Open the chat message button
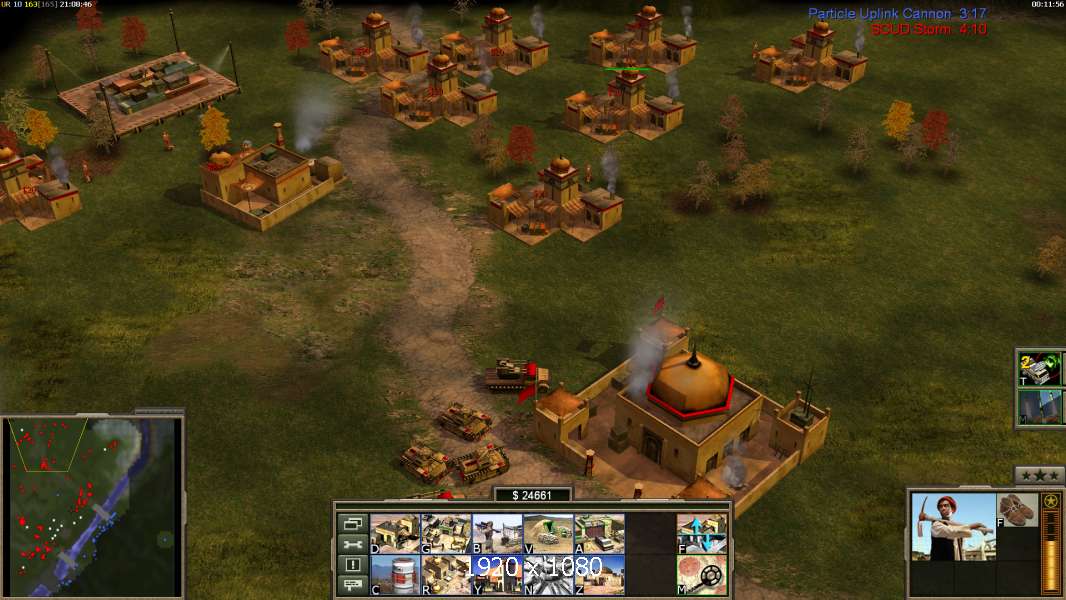Viewport: 1066px width, 600px height. 352,586
